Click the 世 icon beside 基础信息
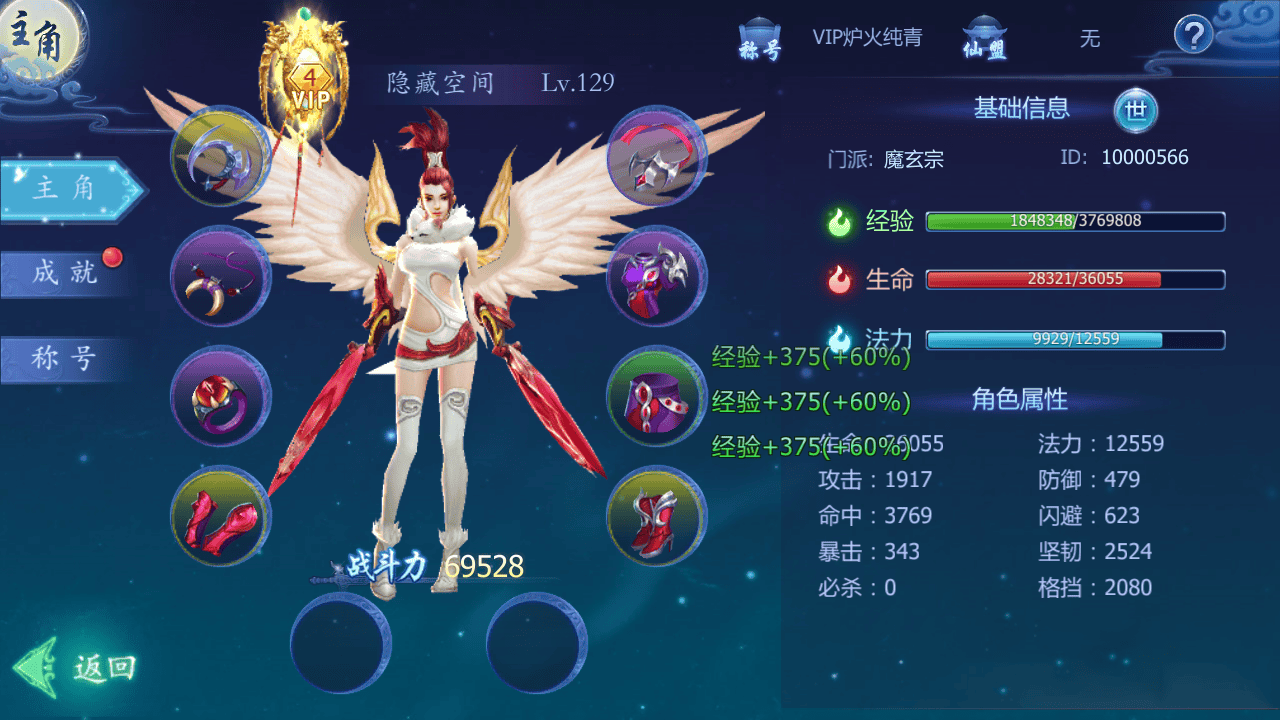The width and height of the screenshot is (1280, 720). point(1138,111)
